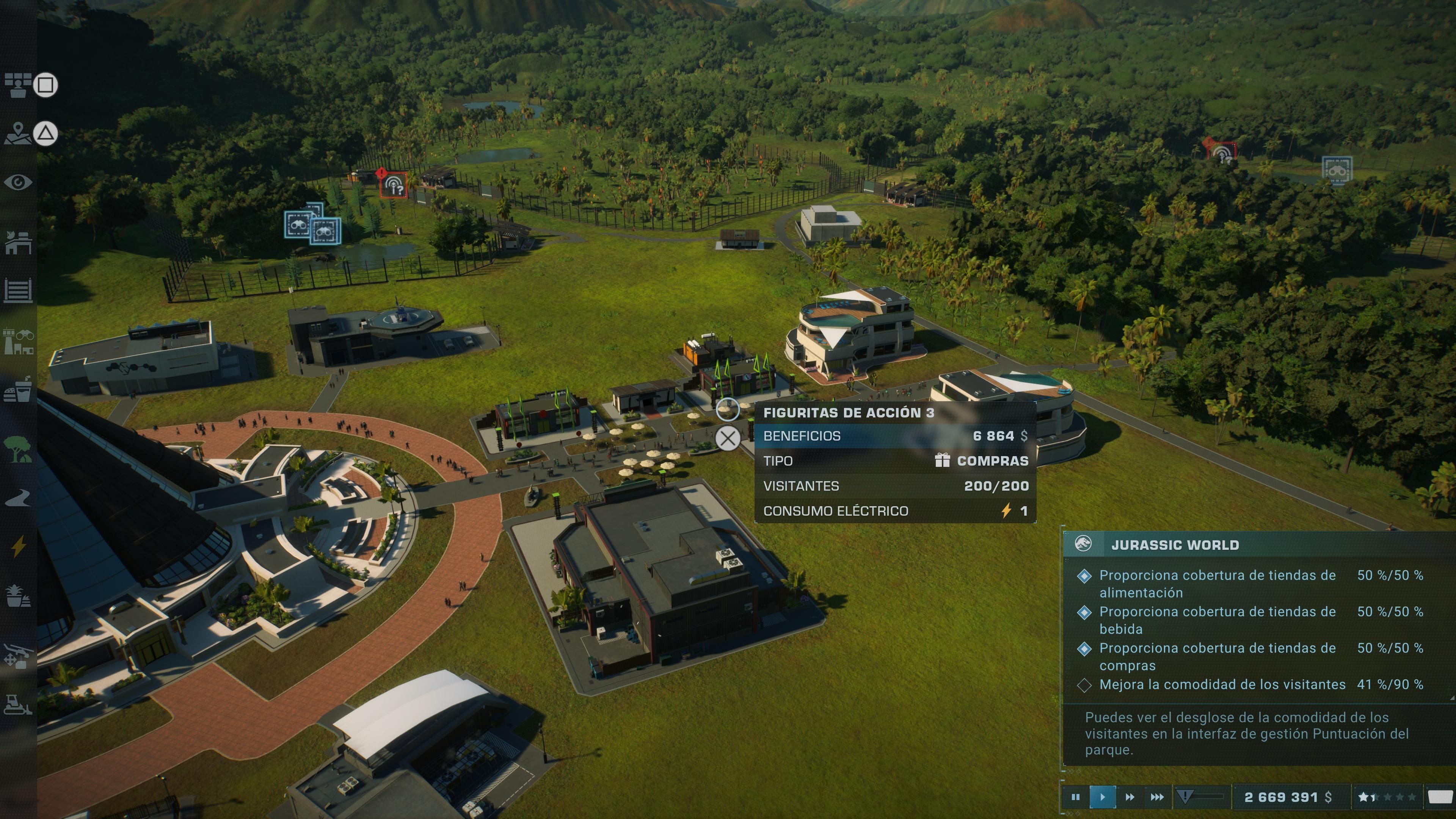Open the management view icon in sidebar
The image size is (1456, 819).
(x=18, y=85)
